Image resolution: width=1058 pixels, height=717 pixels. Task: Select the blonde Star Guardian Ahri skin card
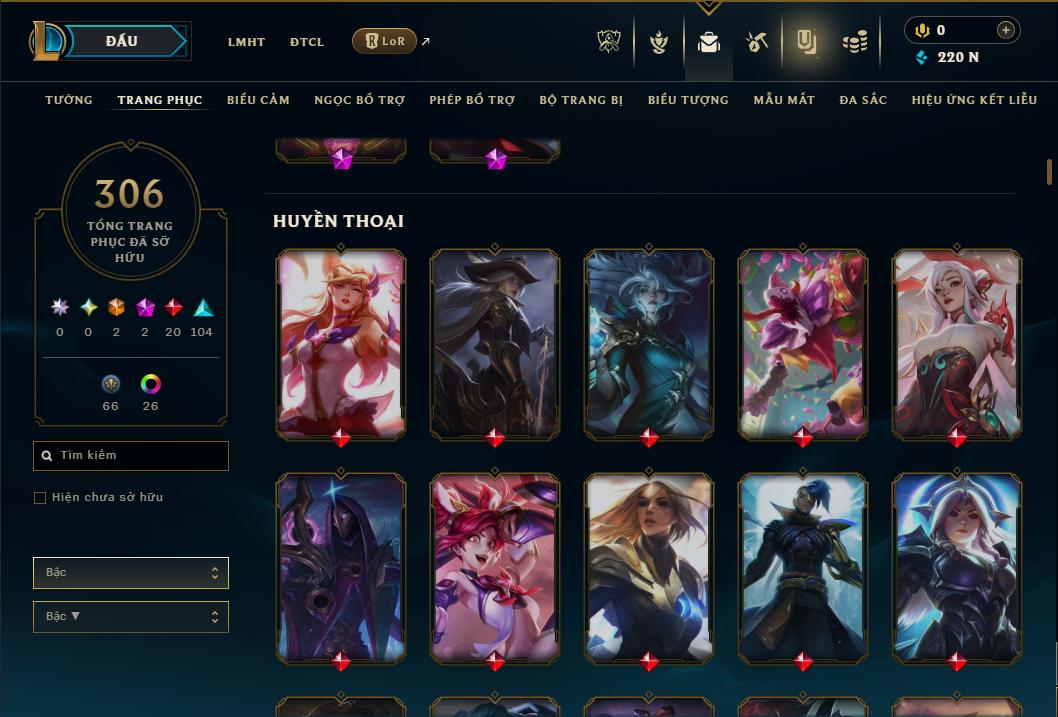(x=341, y=342)
